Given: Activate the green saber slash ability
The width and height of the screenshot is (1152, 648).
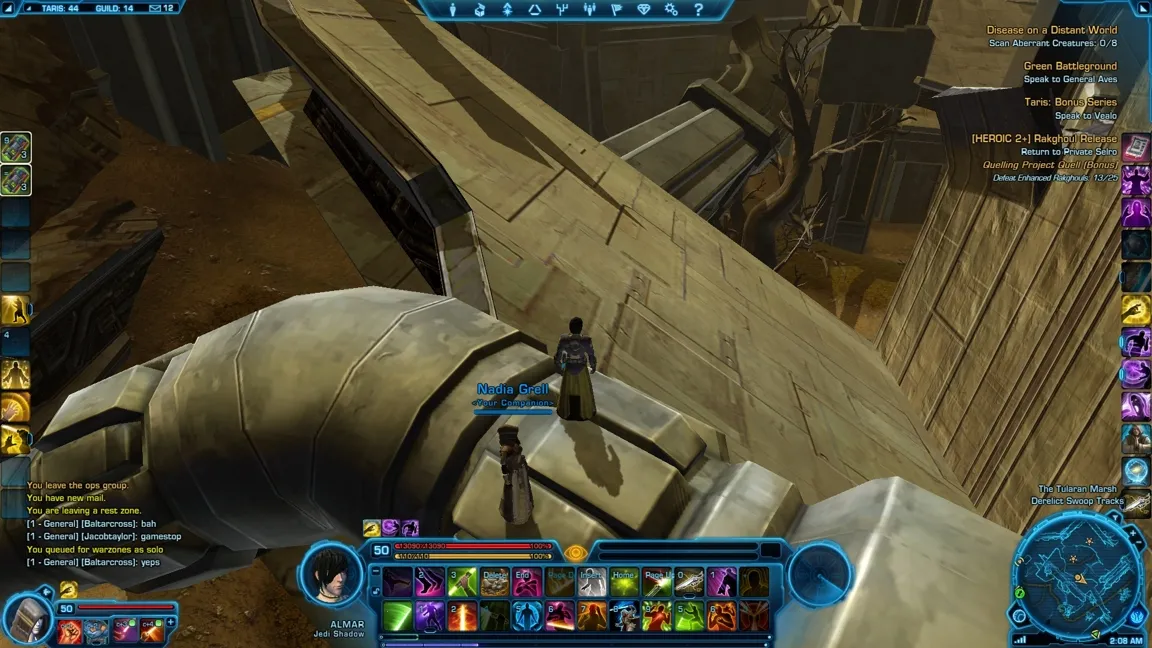Looking at the screenshot, I should click(398, 615).
